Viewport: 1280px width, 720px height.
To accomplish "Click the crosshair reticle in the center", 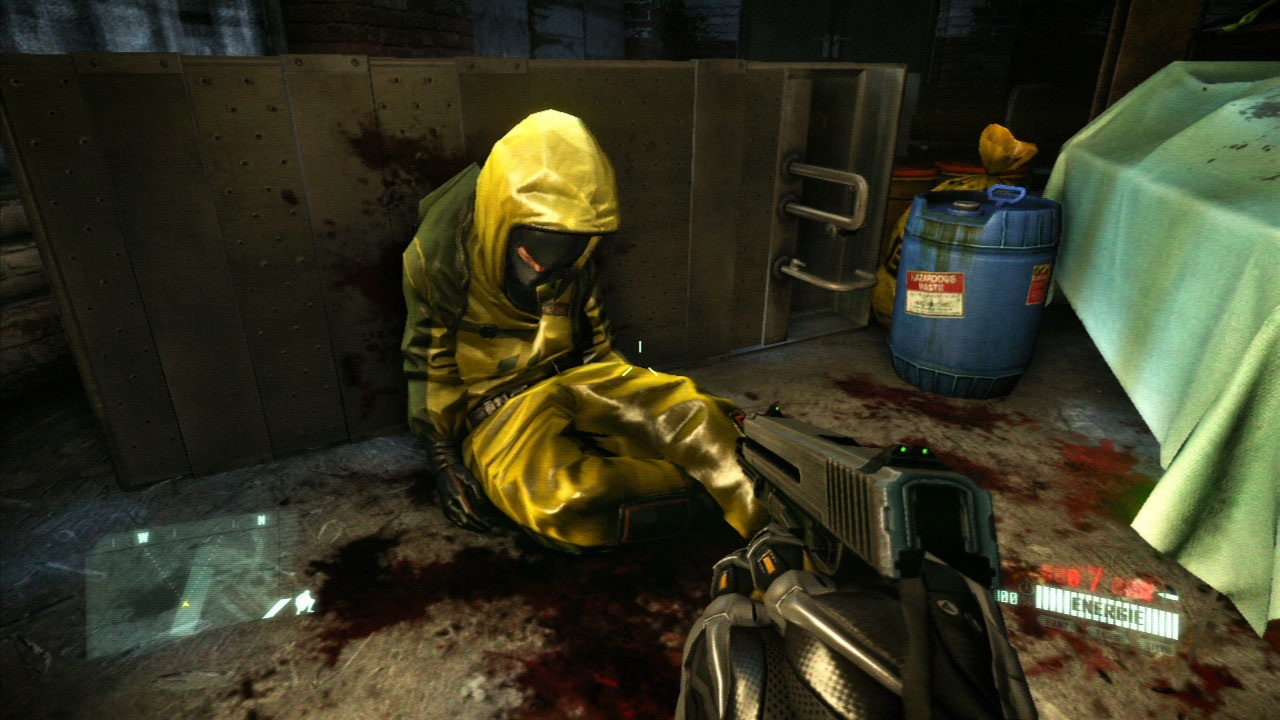I will [640, 345].
